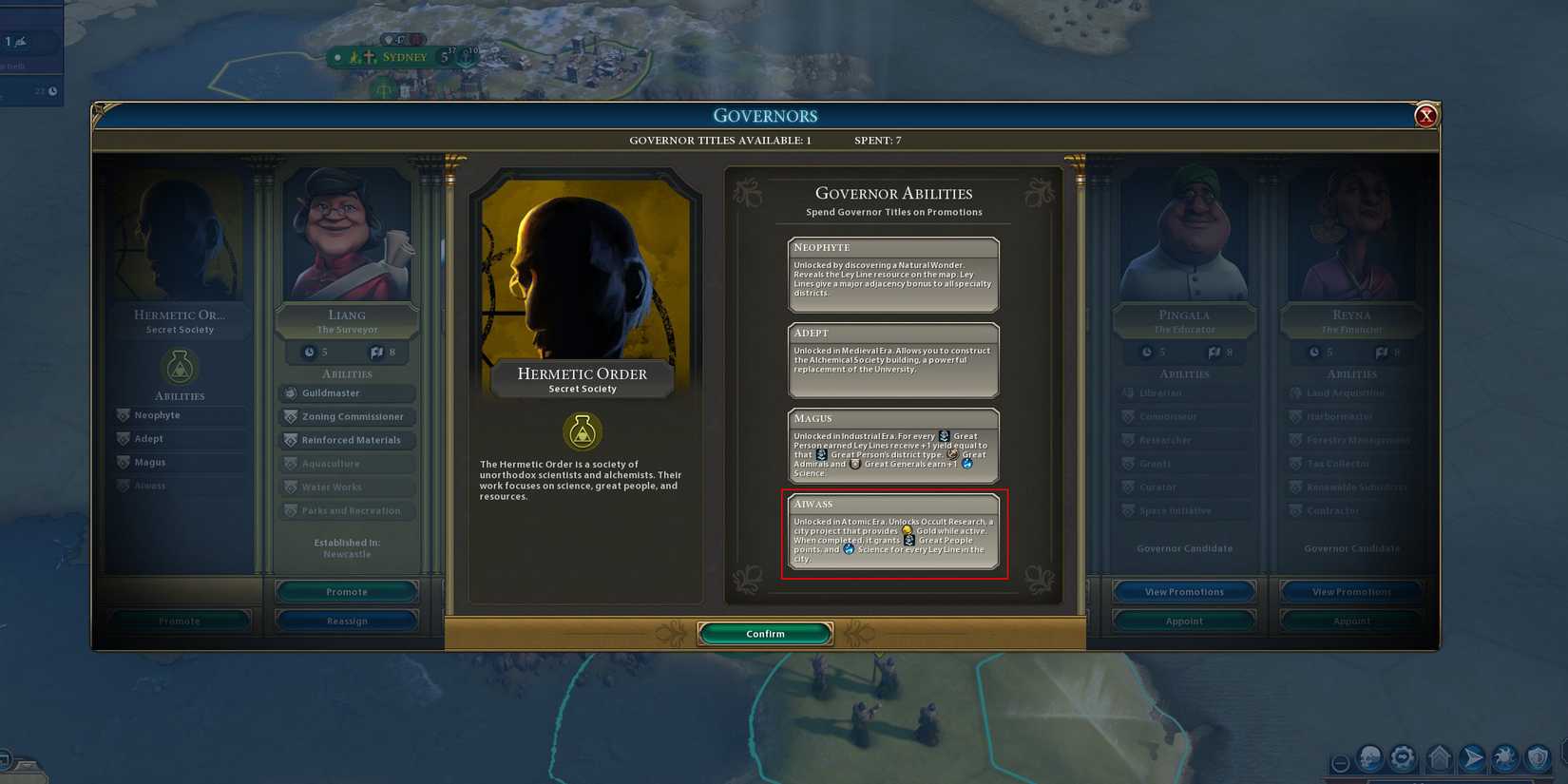Click the arrow icon in the bottom toolbar
This screenshot has height=784, width=1568.
tap(1472, 757)
